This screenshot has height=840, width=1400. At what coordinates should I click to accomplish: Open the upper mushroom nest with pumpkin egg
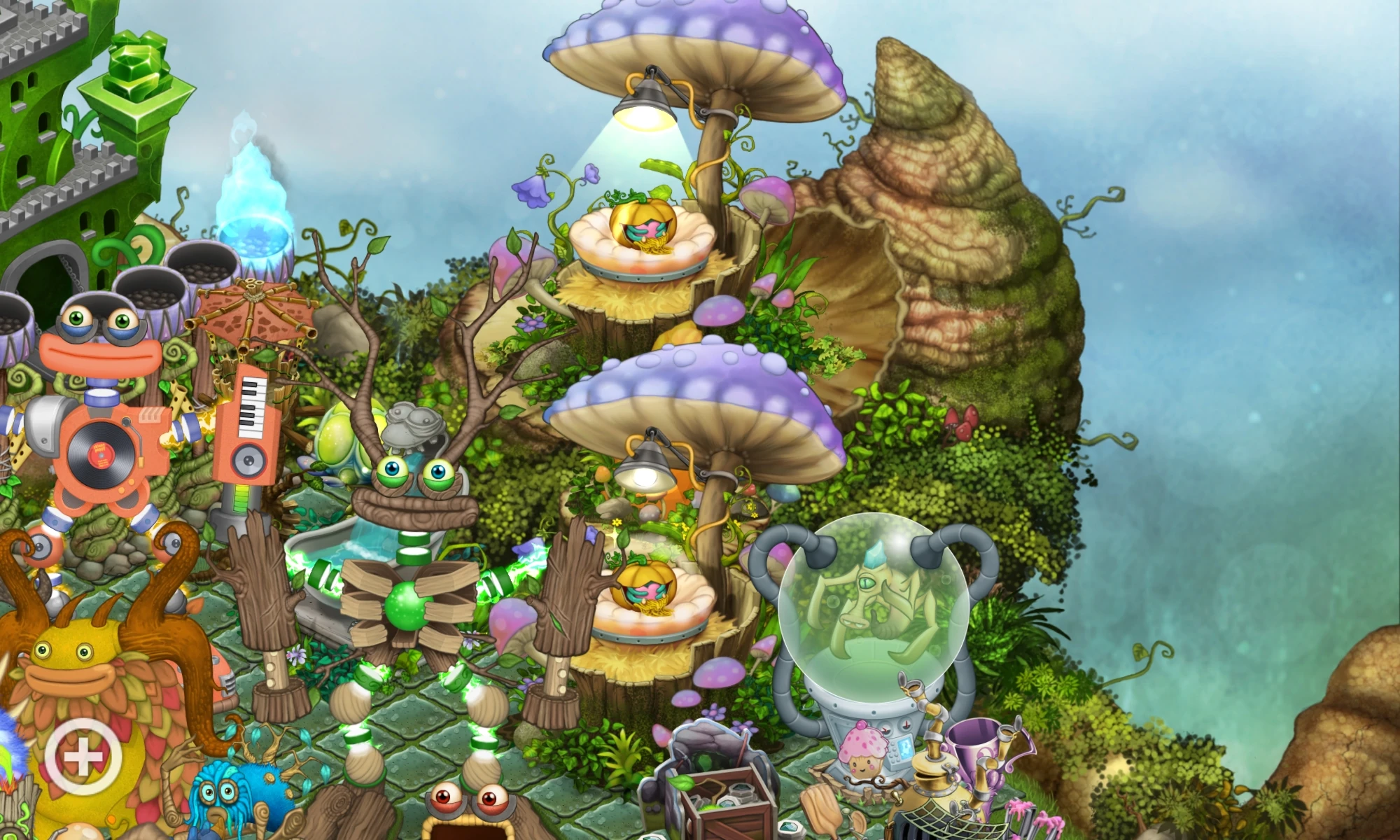pyautogui.click(x=644, y=224)
